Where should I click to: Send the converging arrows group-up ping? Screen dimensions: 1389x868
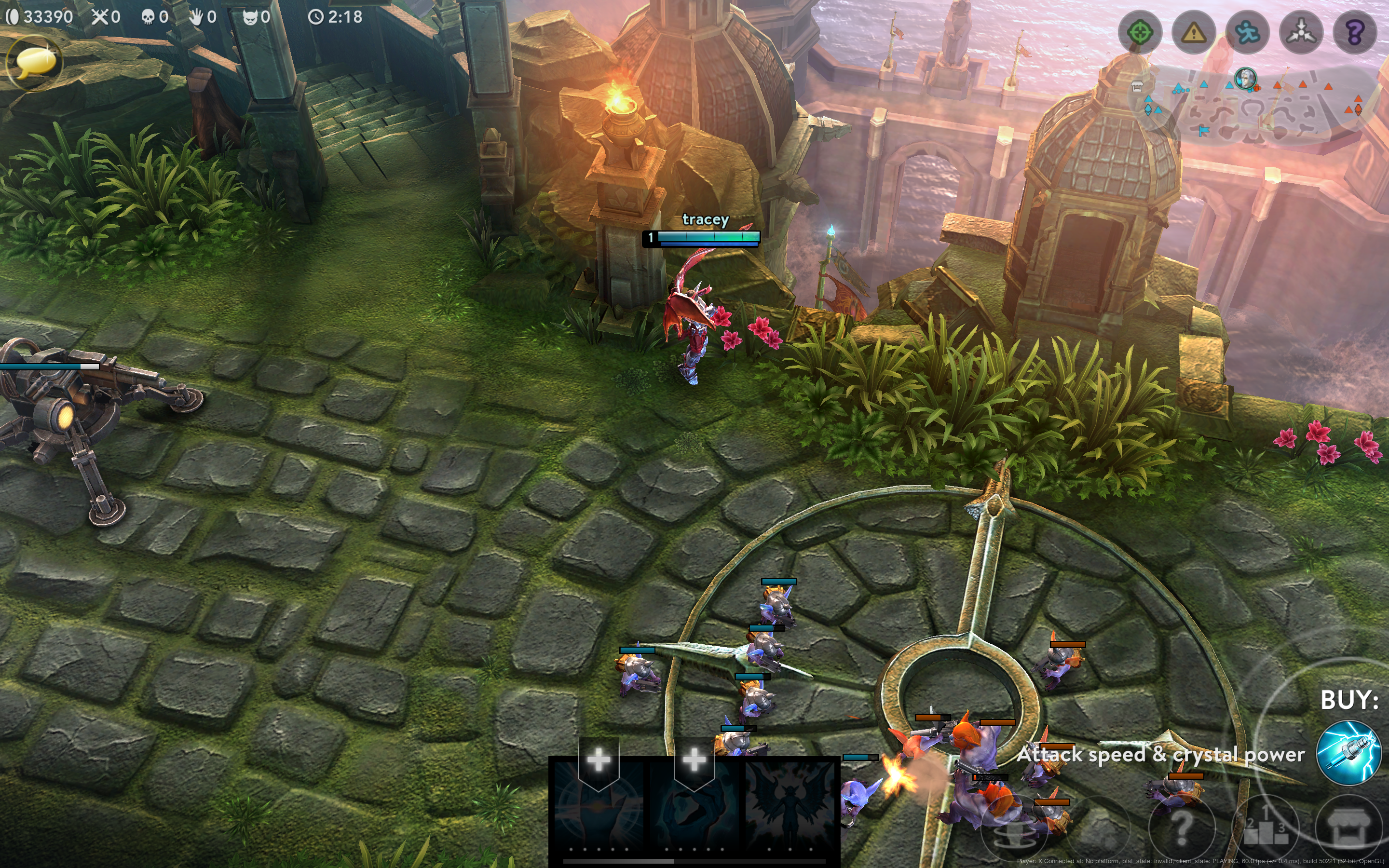[x=1301, y=33]
